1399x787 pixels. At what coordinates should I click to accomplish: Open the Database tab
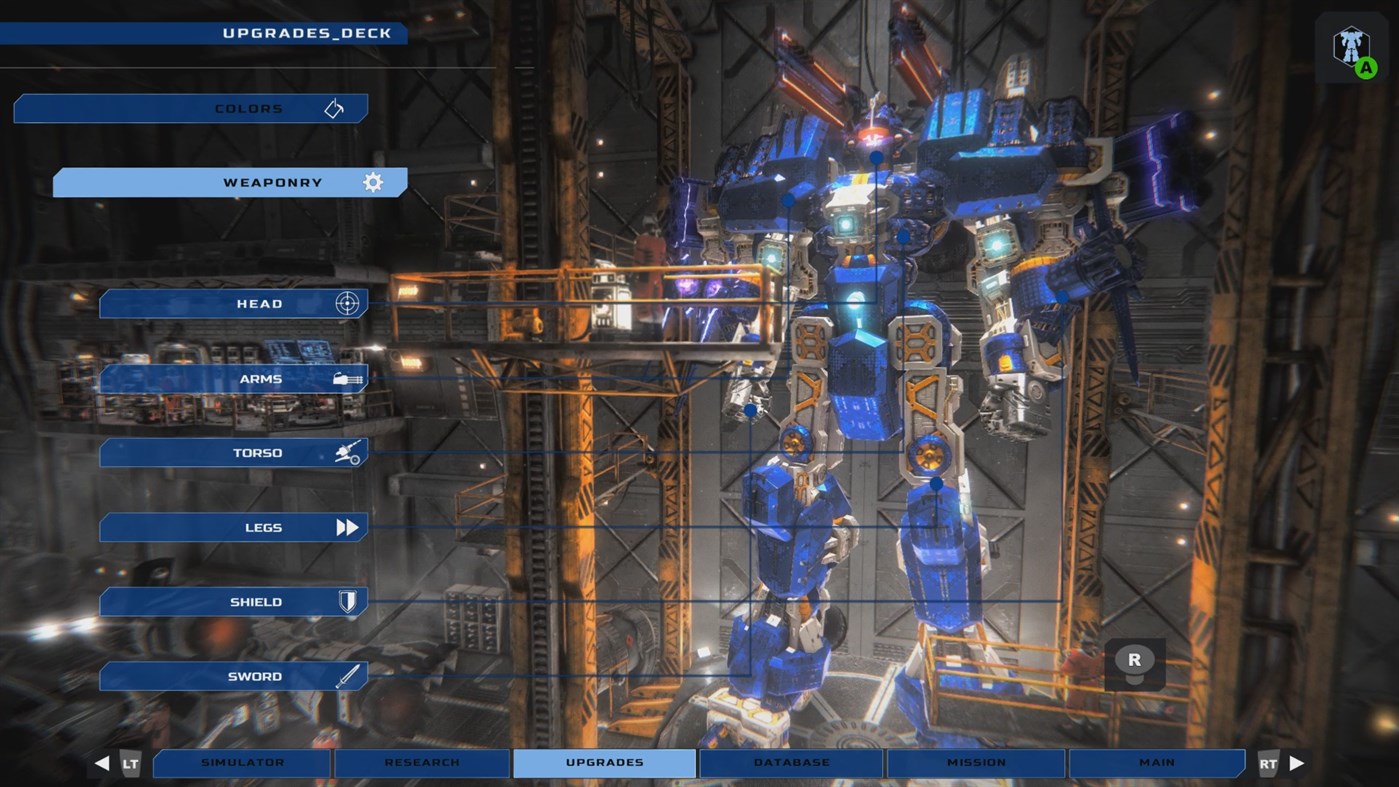(789, 762)
